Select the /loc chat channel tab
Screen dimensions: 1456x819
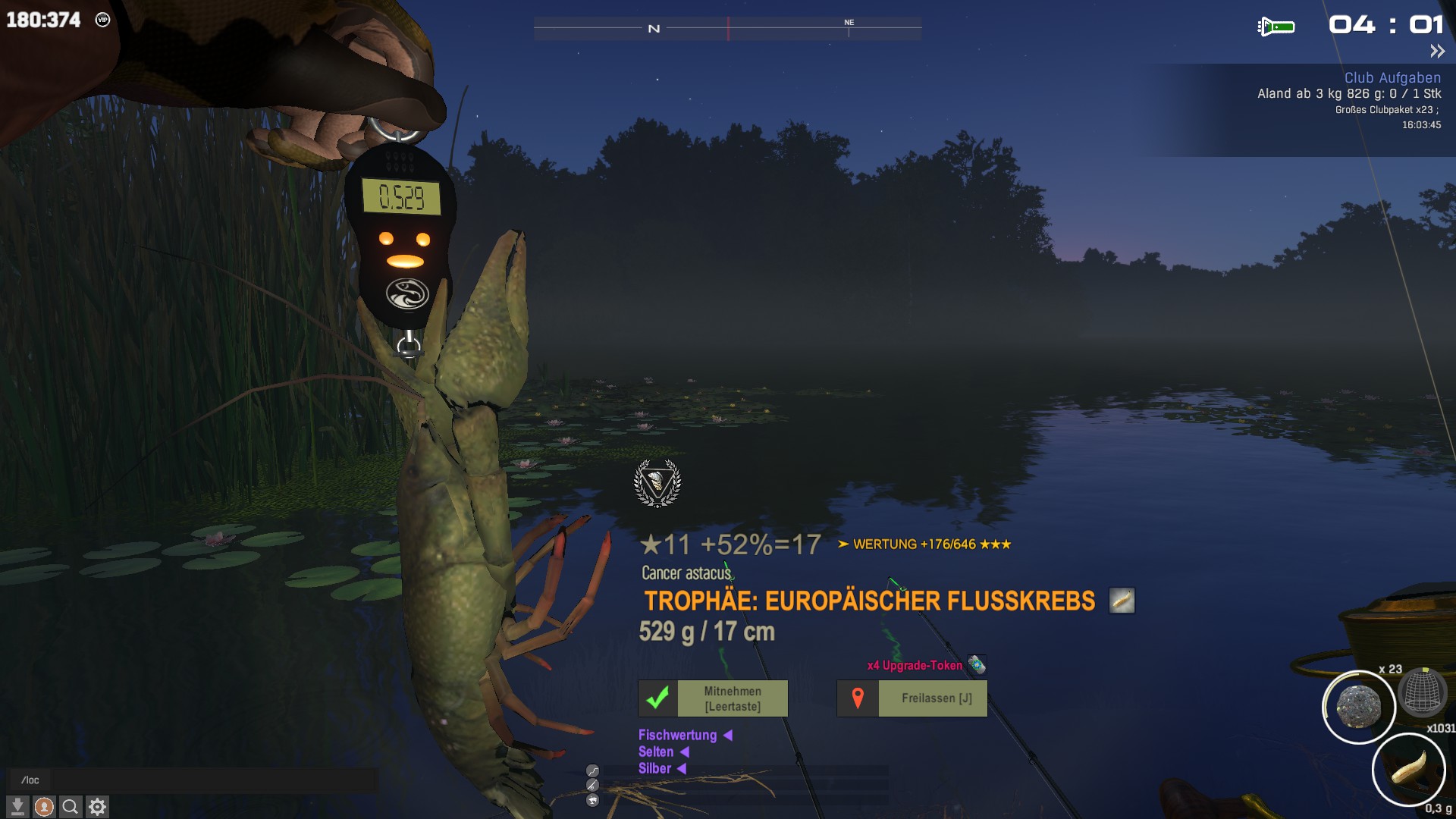(30, 780)
